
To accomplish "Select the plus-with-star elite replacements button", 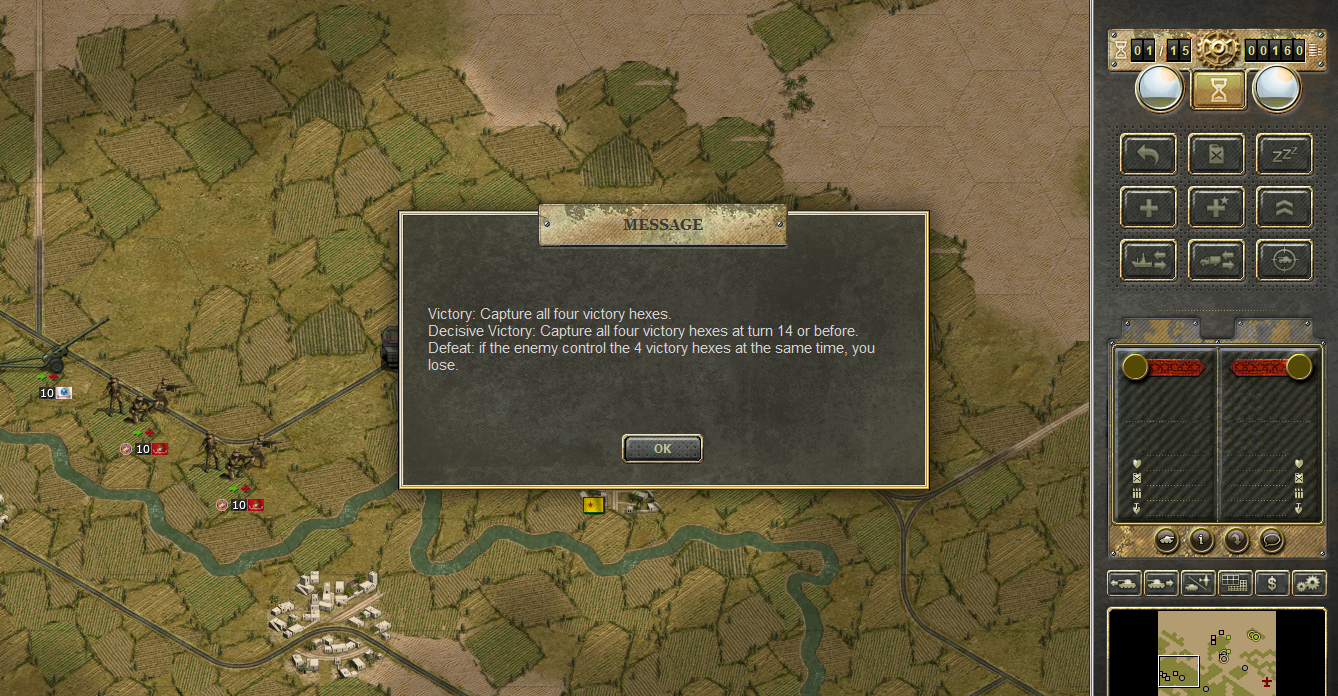I will (x=1217, y=208).
